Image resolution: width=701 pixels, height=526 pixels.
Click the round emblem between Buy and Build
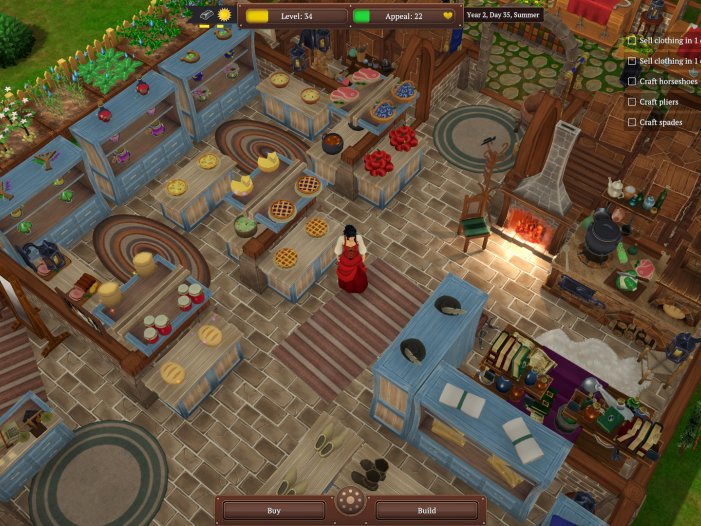point(350,501)
